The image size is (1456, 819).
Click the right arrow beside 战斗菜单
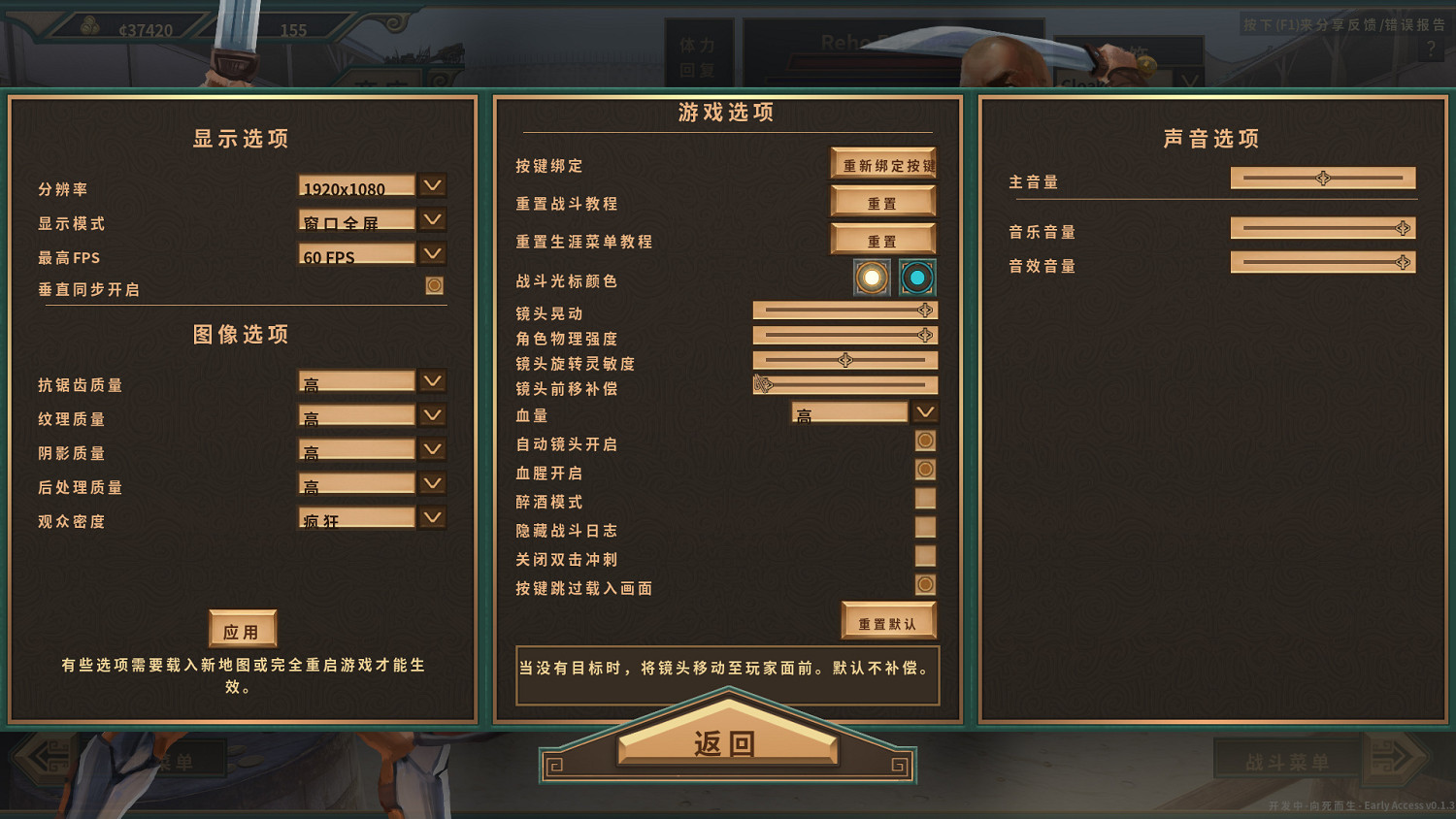1393,761
